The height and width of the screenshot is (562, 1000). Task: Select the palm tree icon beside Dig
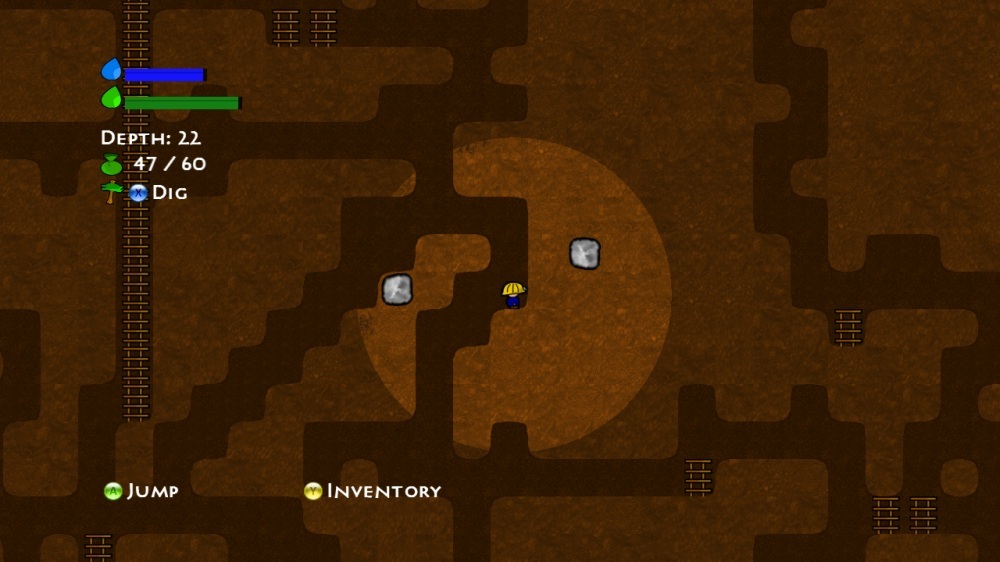(x=111, y=192)
